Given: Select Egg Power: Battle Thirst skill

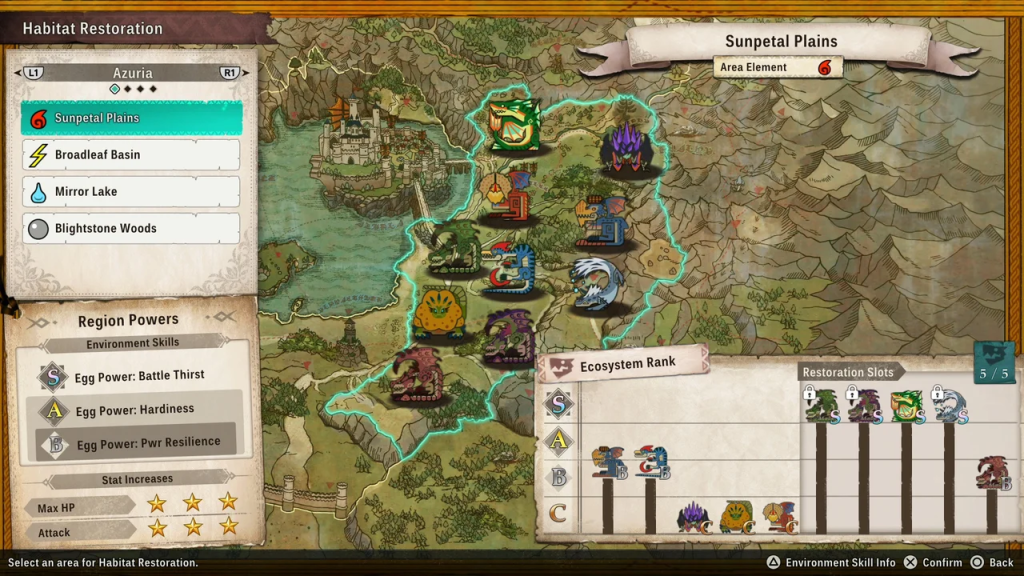Looking at the screenshot, I should pos(139,376).
